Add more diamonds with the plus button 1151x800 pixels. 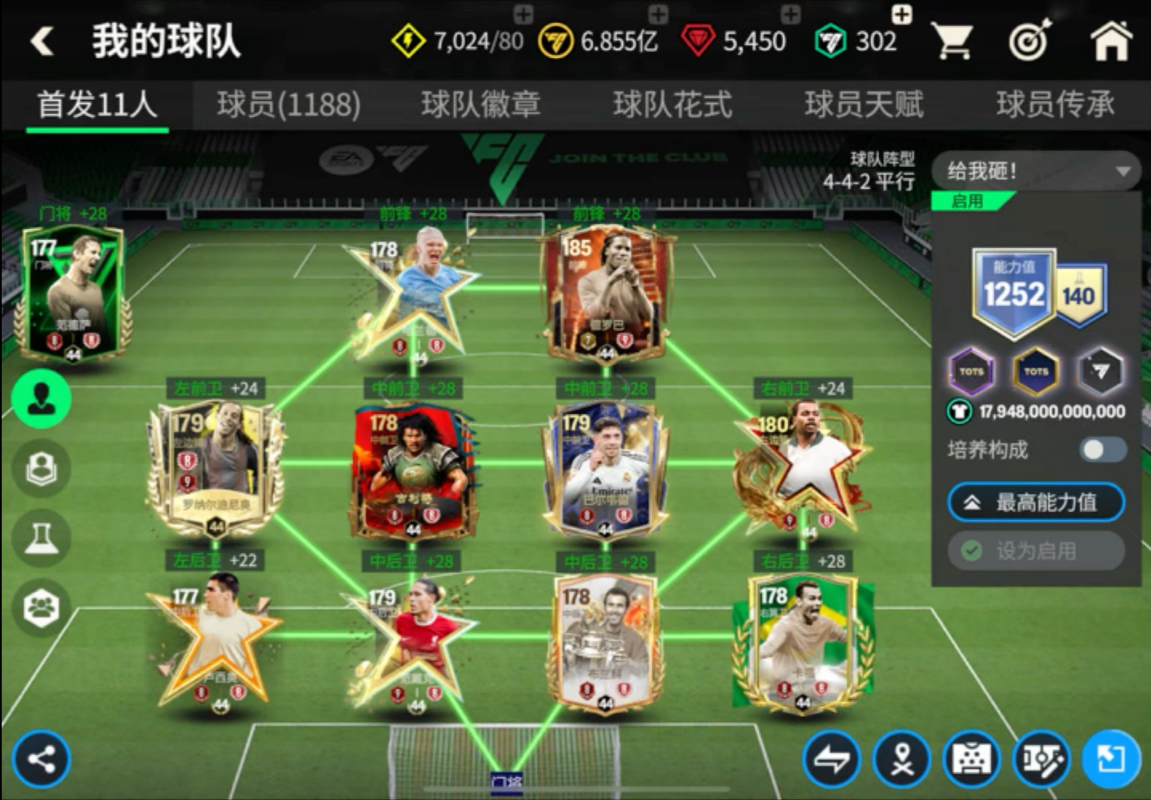point(790,14)
